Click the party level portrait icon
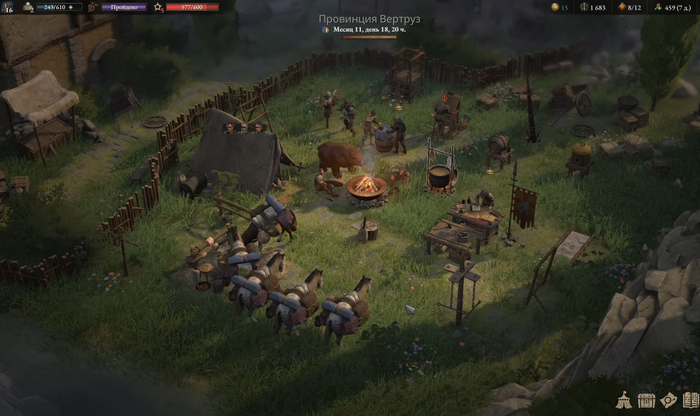This screenshot has height=416, width=700. coord(7,7)
